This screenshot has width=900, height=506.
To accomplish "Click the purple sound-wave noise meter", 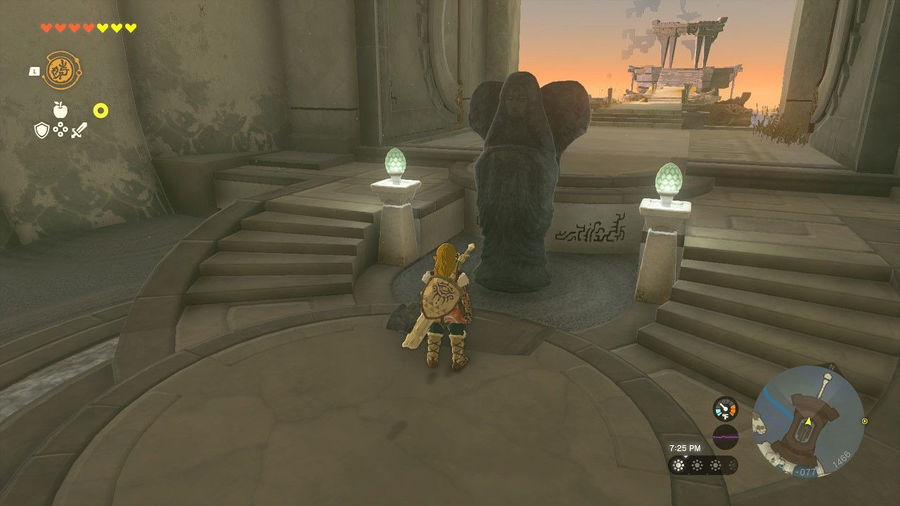I will click(x=725, y=435).
